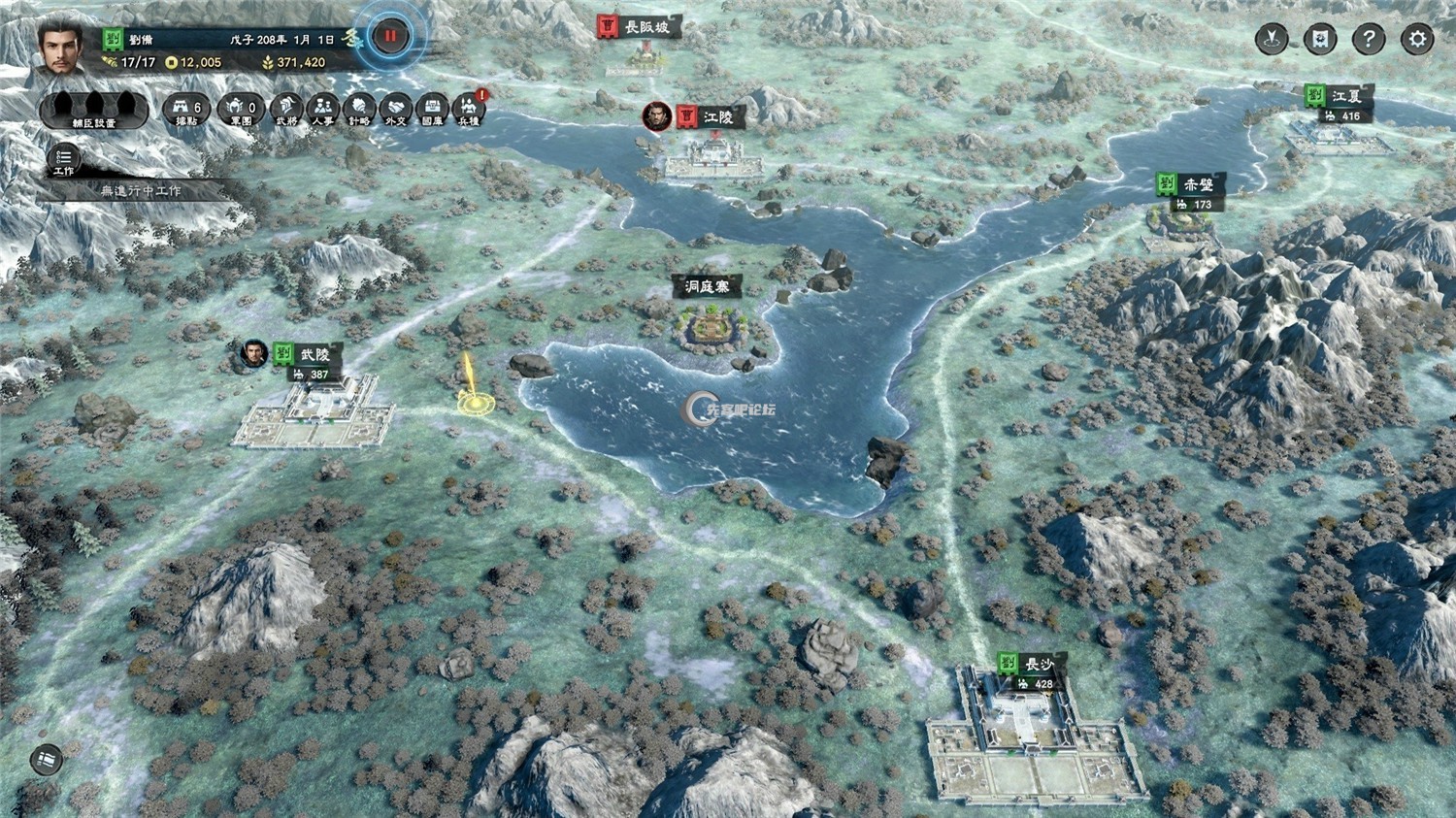
Task: Open the 據點 bases panel
Action: click(185, 107)
